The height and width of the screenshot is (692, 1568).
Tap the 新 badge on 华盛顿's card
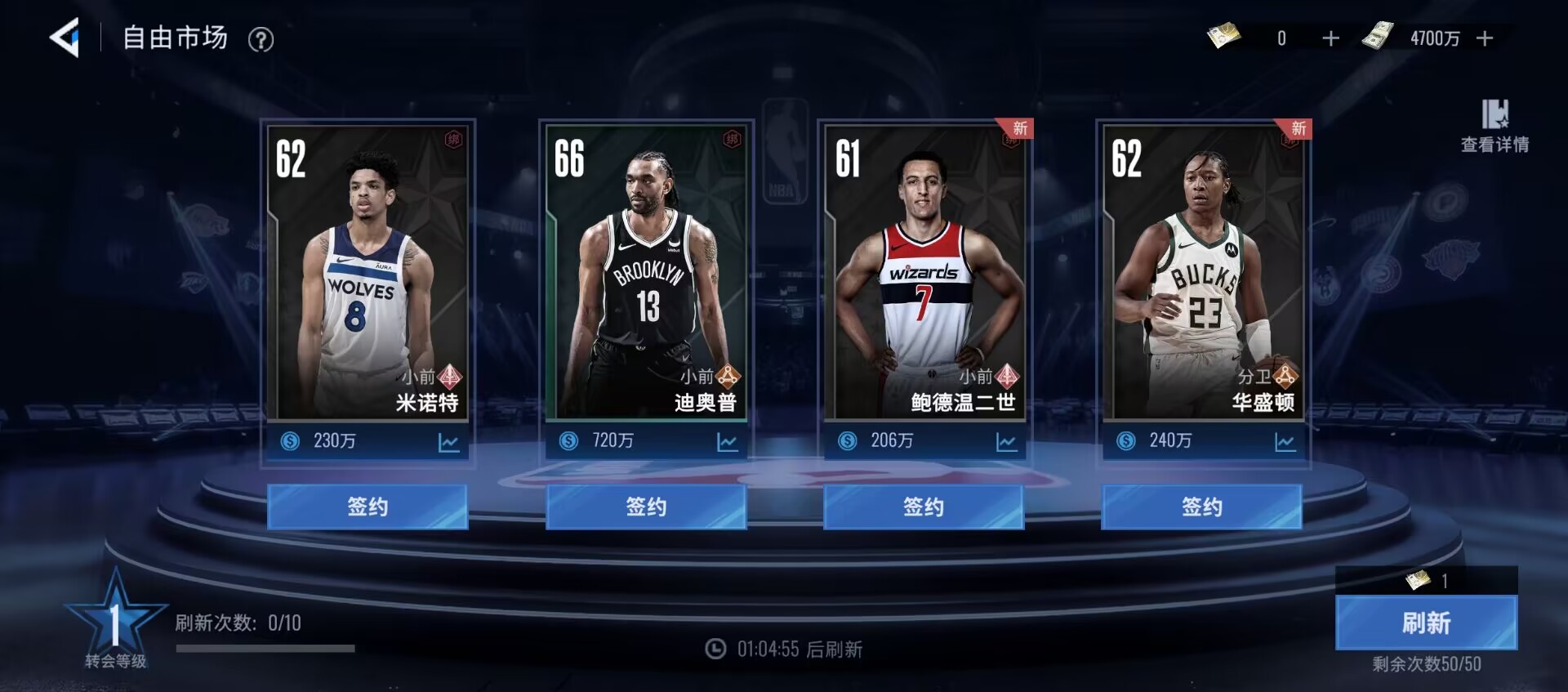coord(1297,127)
